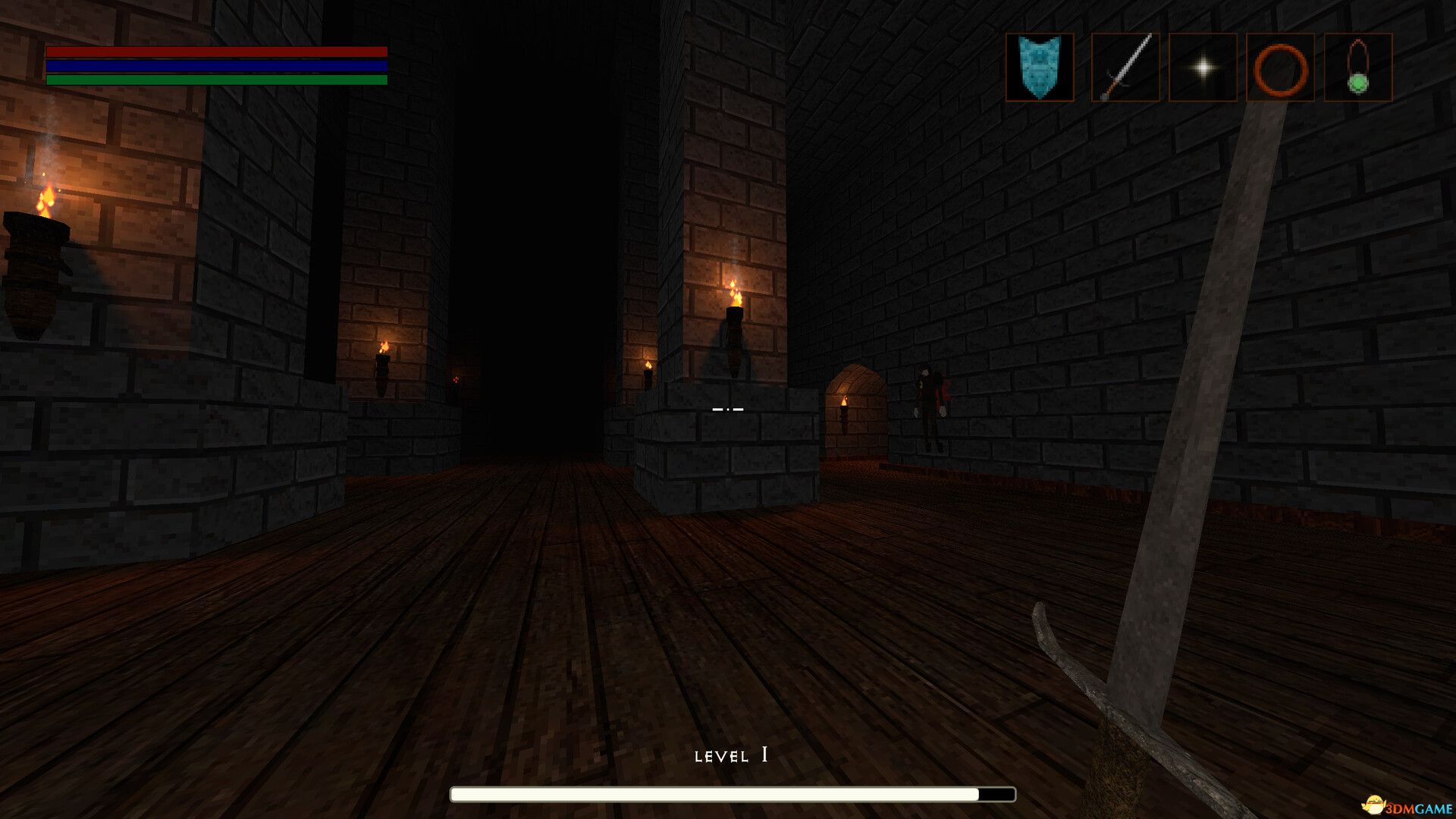Click the "level 1" text label

tap(730, 755)
